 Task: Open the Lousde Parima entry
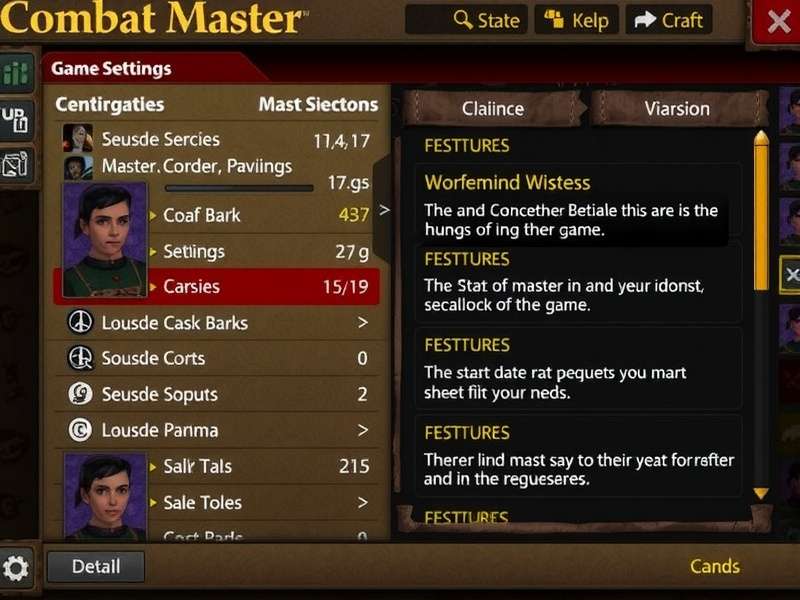(217, 430)
